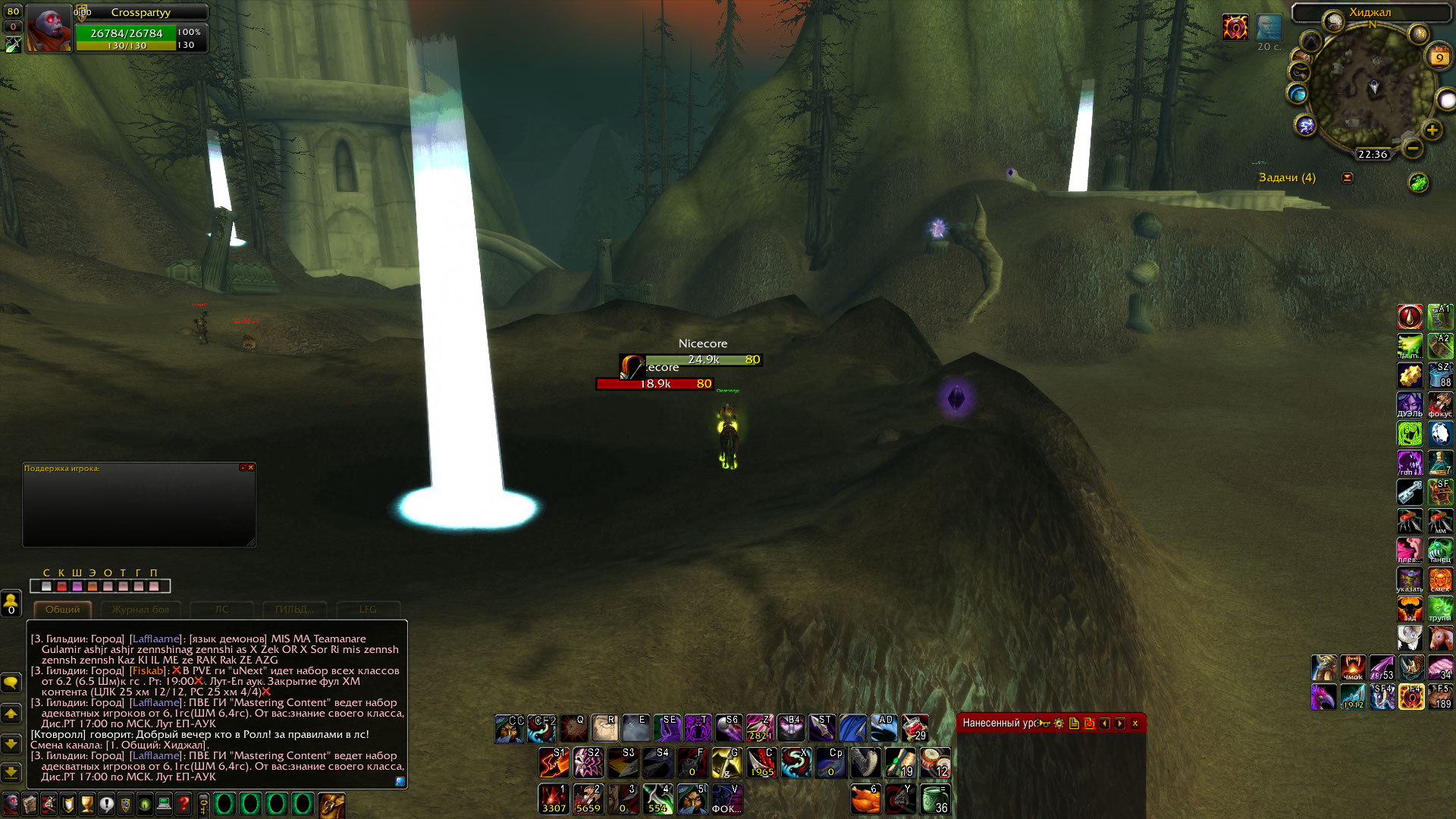Open damage meter settings gear
Image resolution: width=1456 pixels, height=819 pixels.
point(1059,723)
